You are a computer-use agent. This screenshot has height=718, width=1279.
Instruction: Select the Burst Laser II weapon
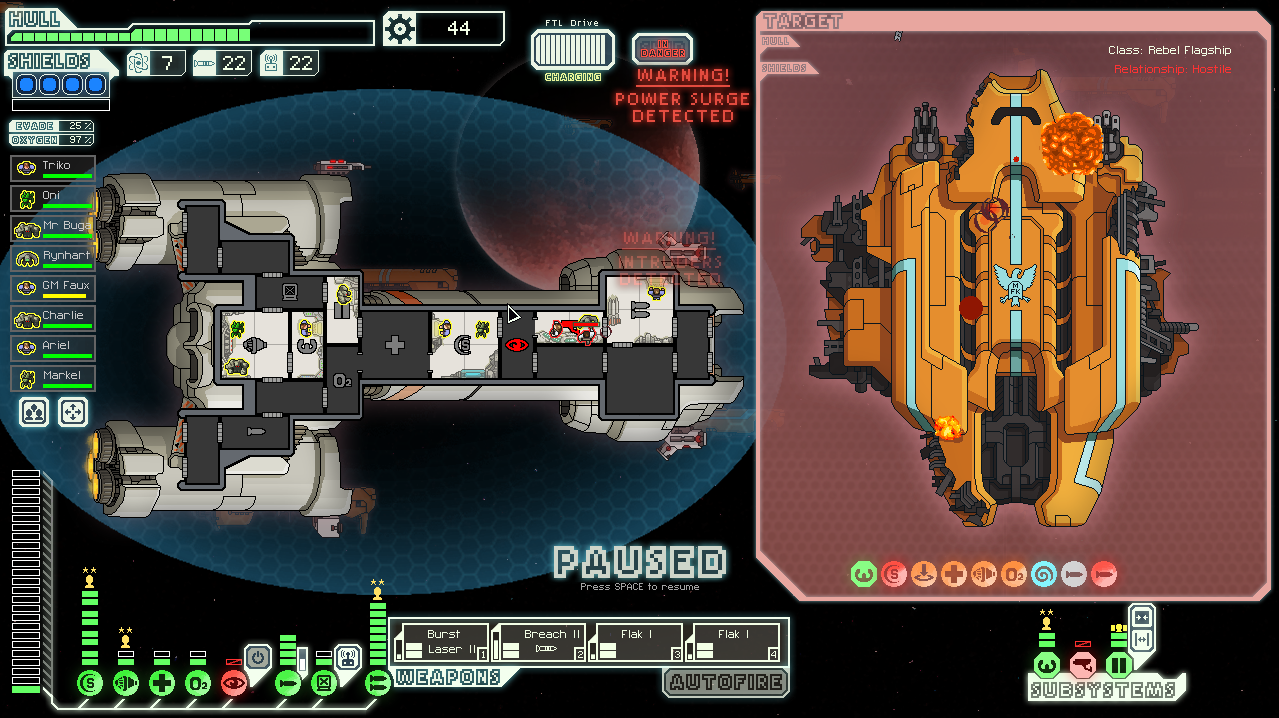(x=442, y=642)
